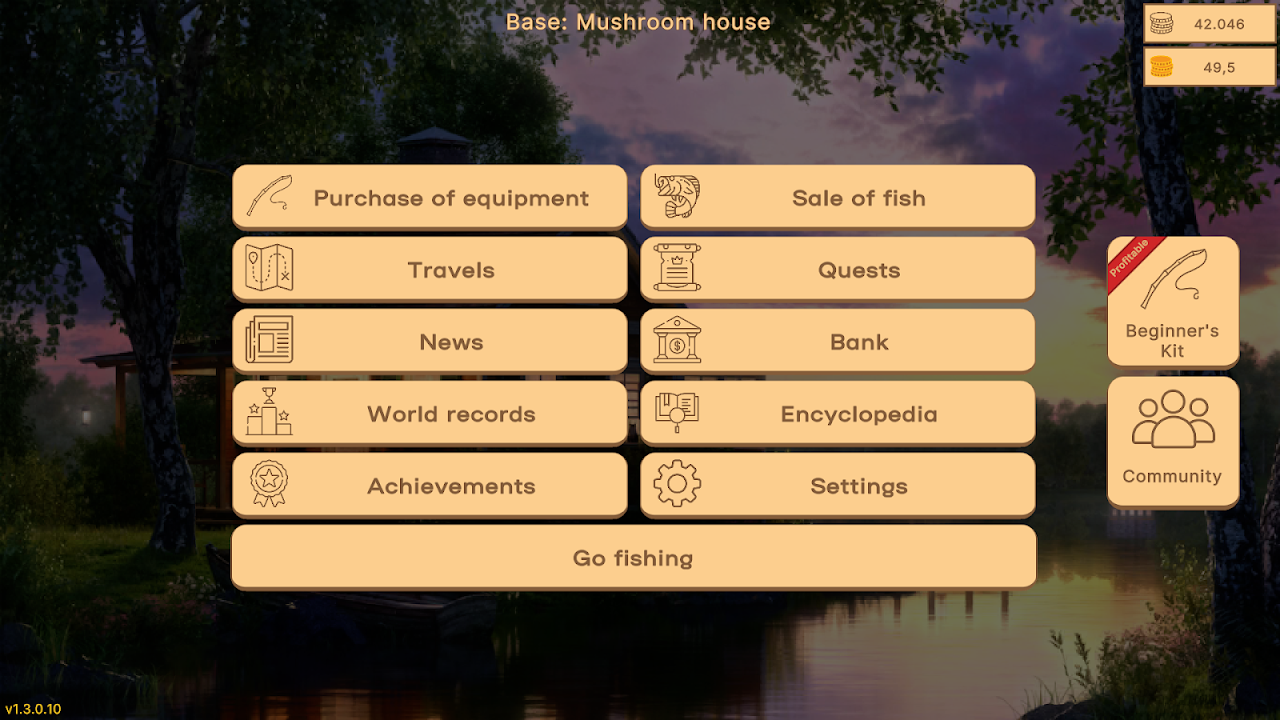Open Settings using the gear icon
Viewport: 1280px width, 720px height.
coord(678,485)
